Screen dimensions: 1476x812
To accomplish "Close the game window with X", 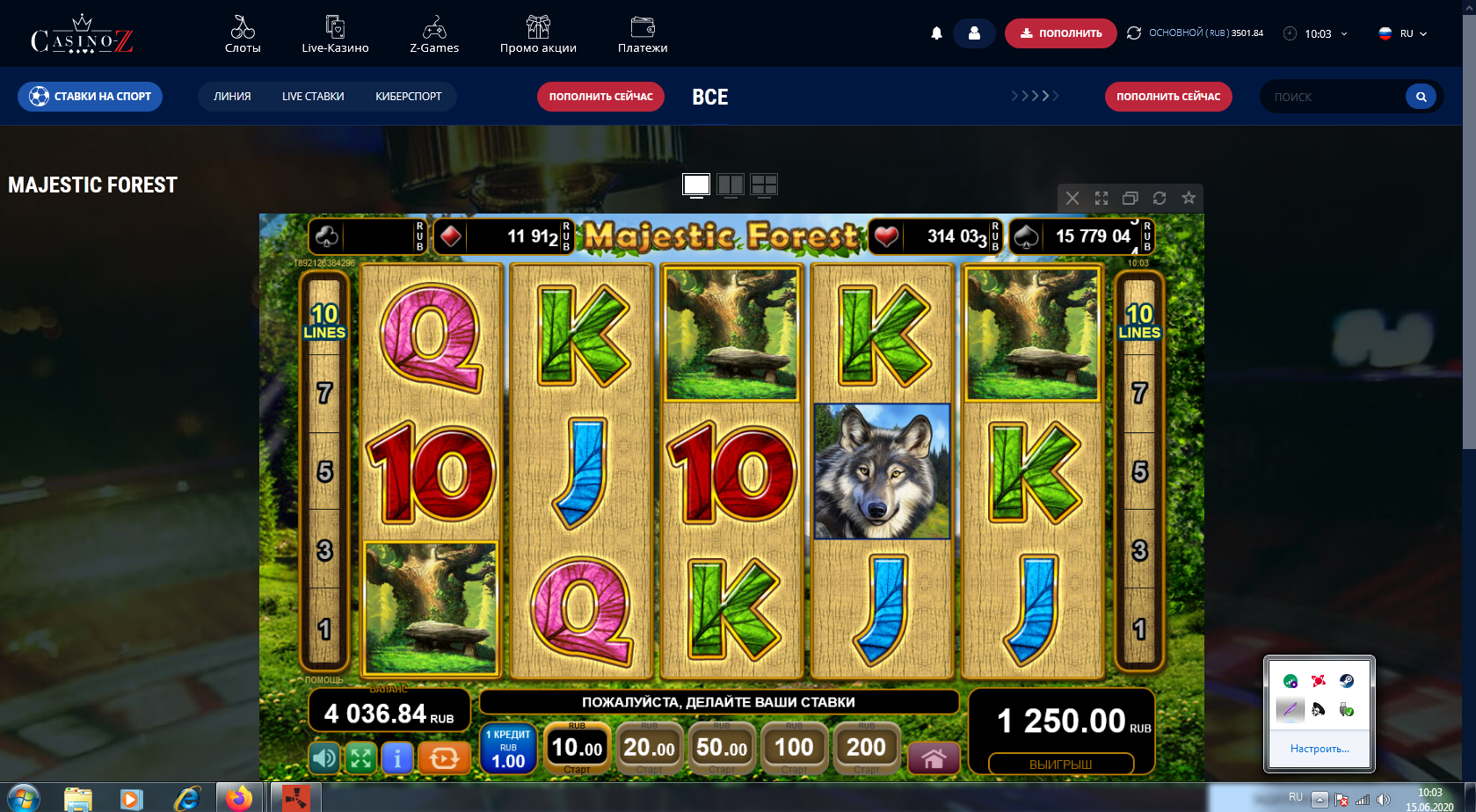I will click(x=1072, y=199).
